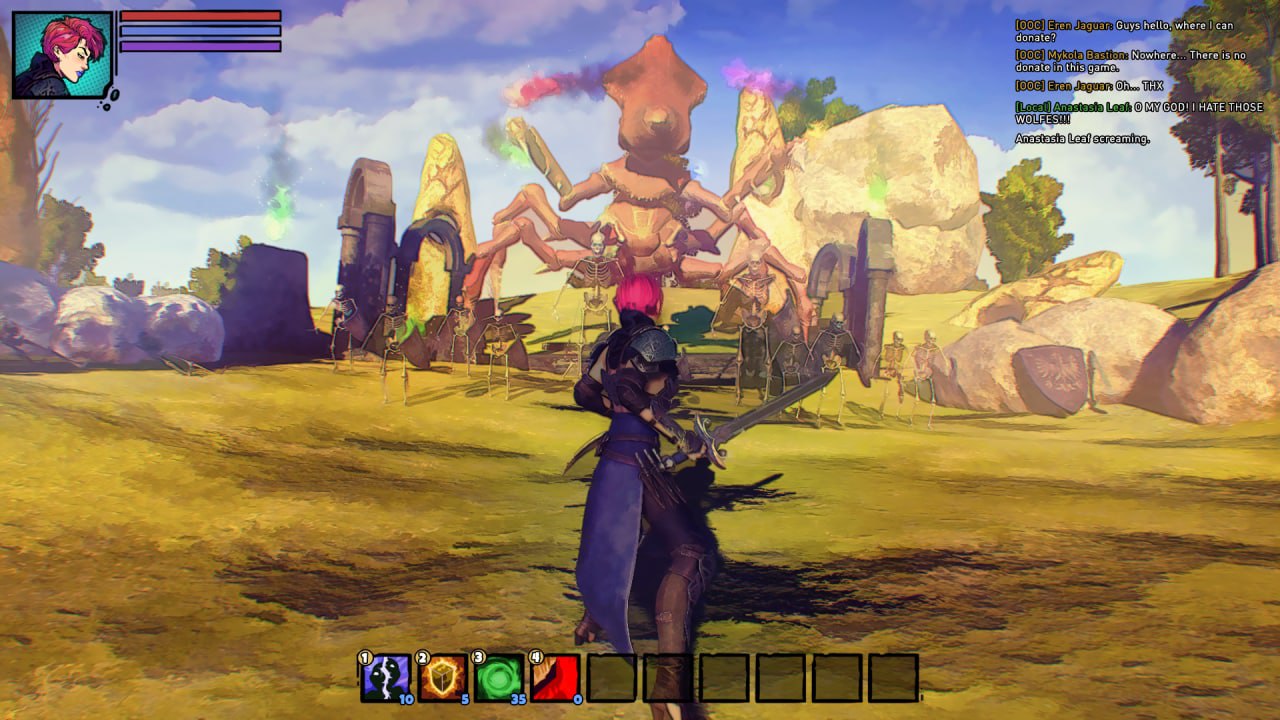Click the pink-haired character portrait
1280x720 pixels.
click(x=62, y=54)
